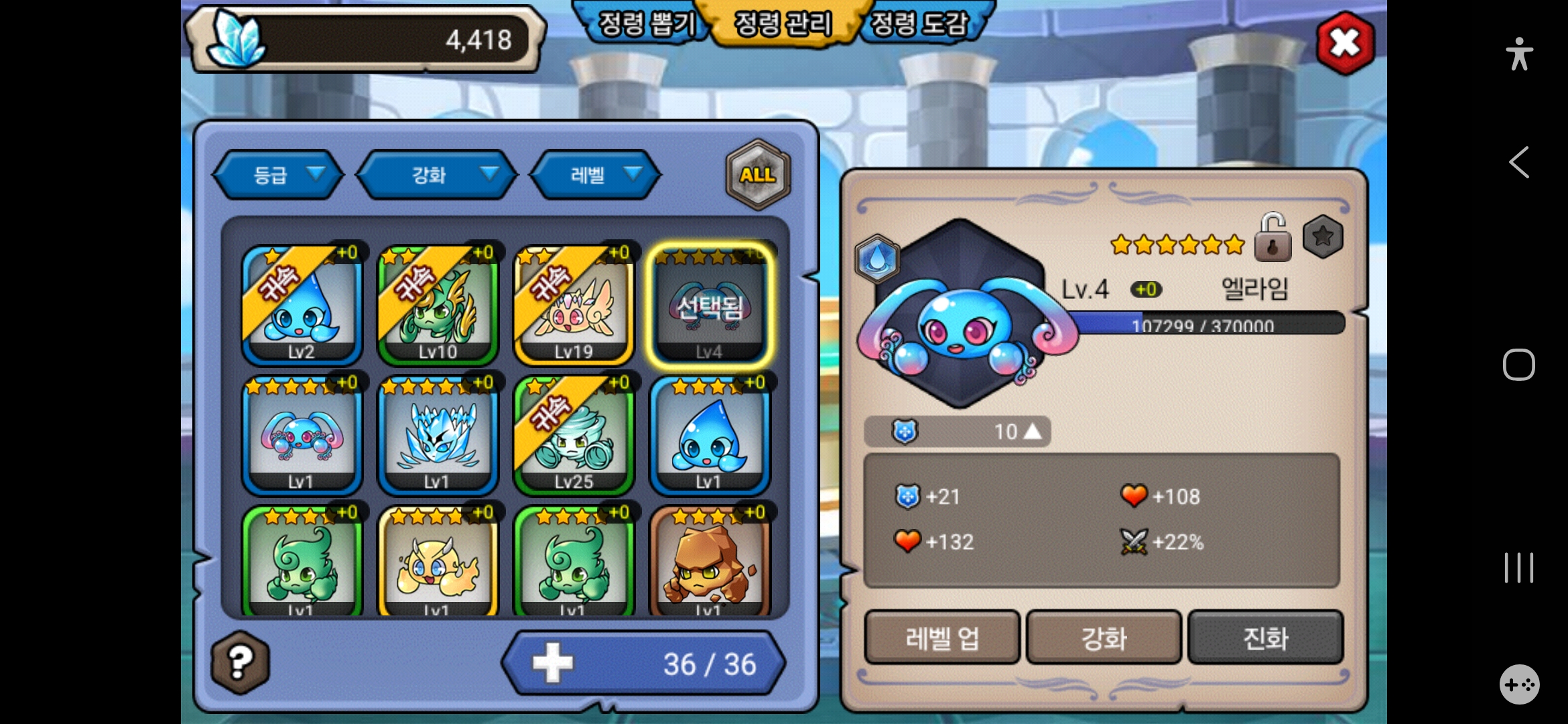The image size is (1568, 724).
Task: Toggle the padlock on 엘라임
Action: [1272, 237]
